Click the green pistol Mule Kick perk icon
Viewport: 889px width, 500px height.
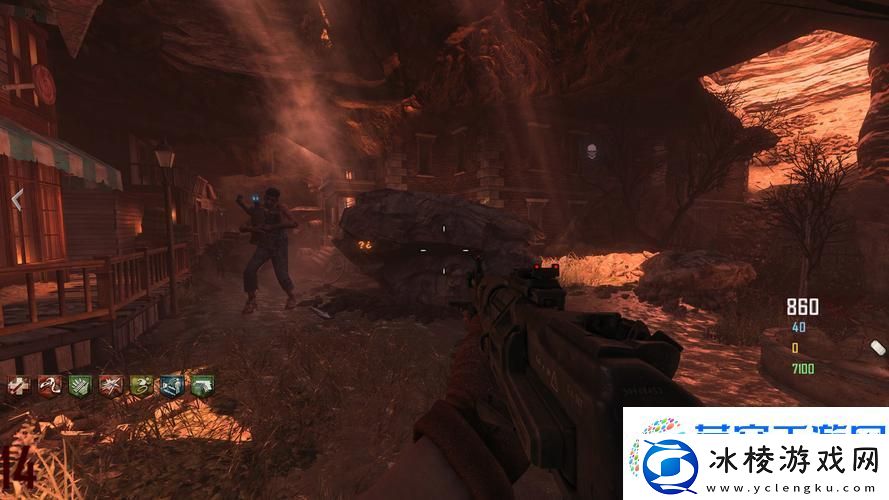coord(203,385)
